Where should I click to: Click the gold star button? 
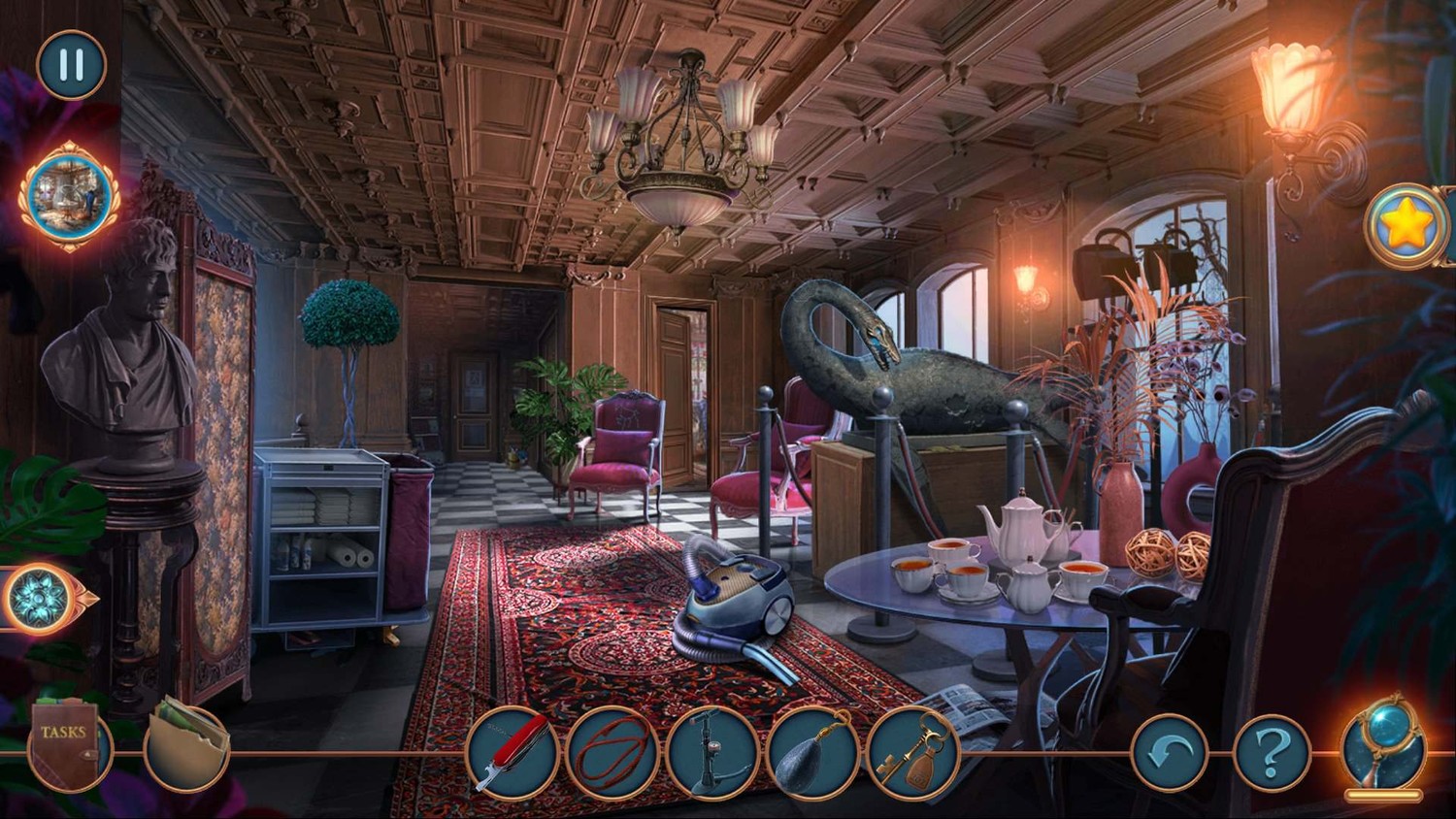(1405, 226)
